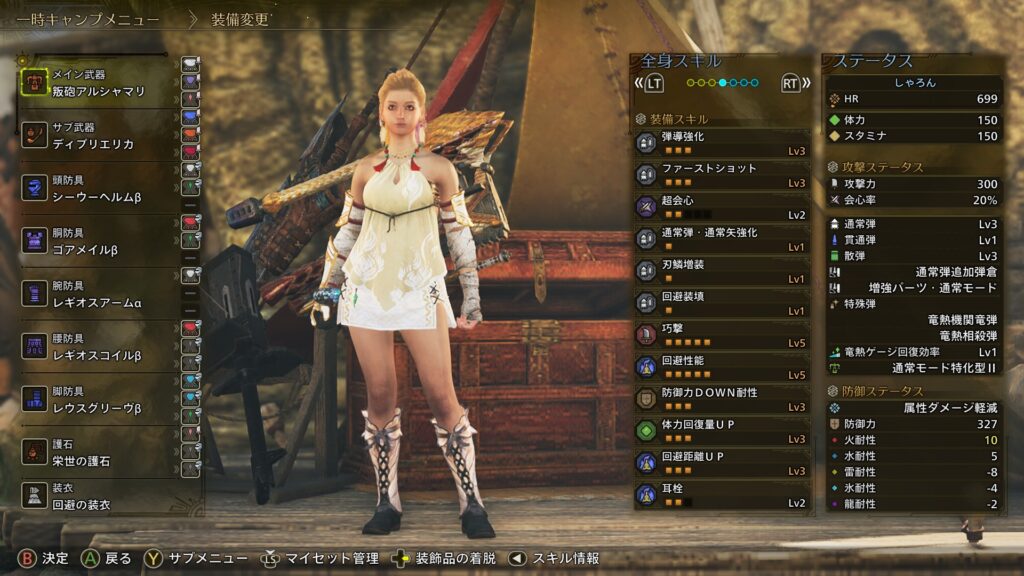Select the 超会心 skill row
This screenshot has height=576, width=1024.
(722, 206)
